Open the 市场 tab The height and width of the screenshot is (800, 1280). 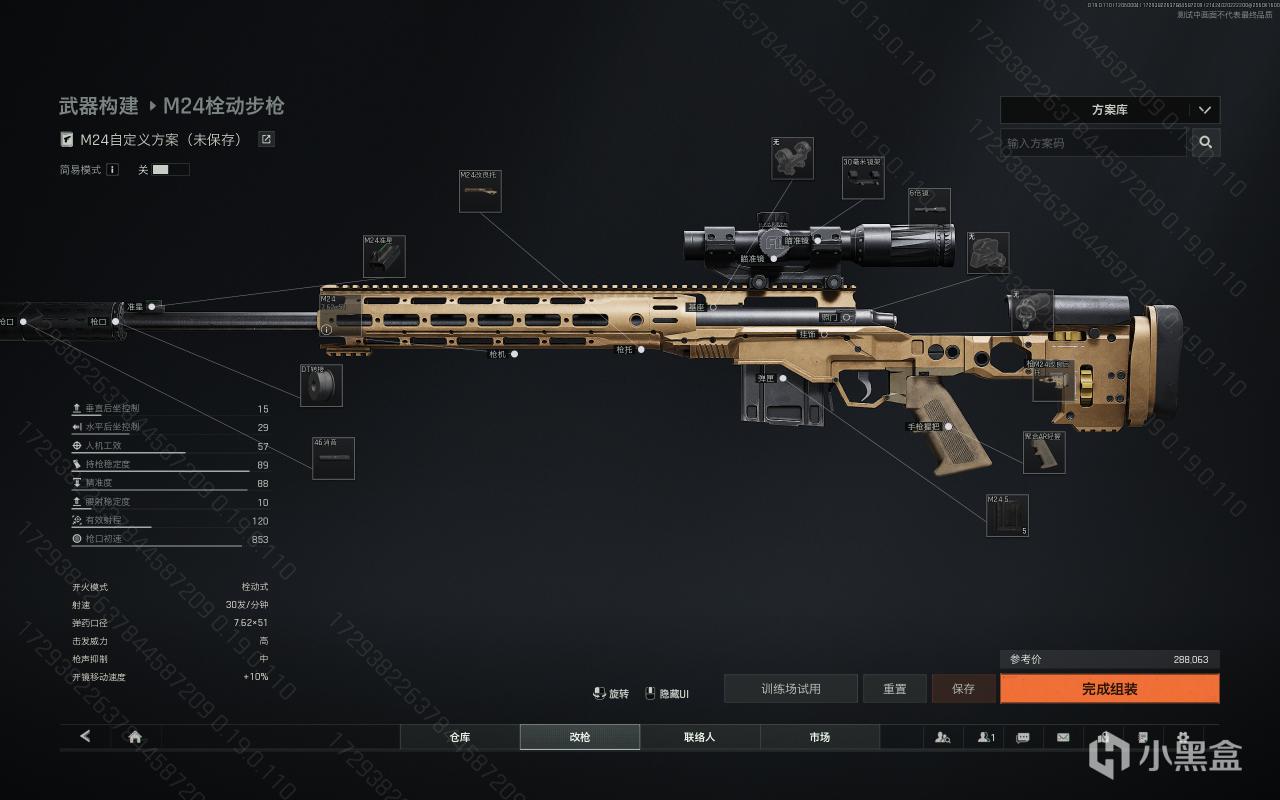tap(819, 737)
